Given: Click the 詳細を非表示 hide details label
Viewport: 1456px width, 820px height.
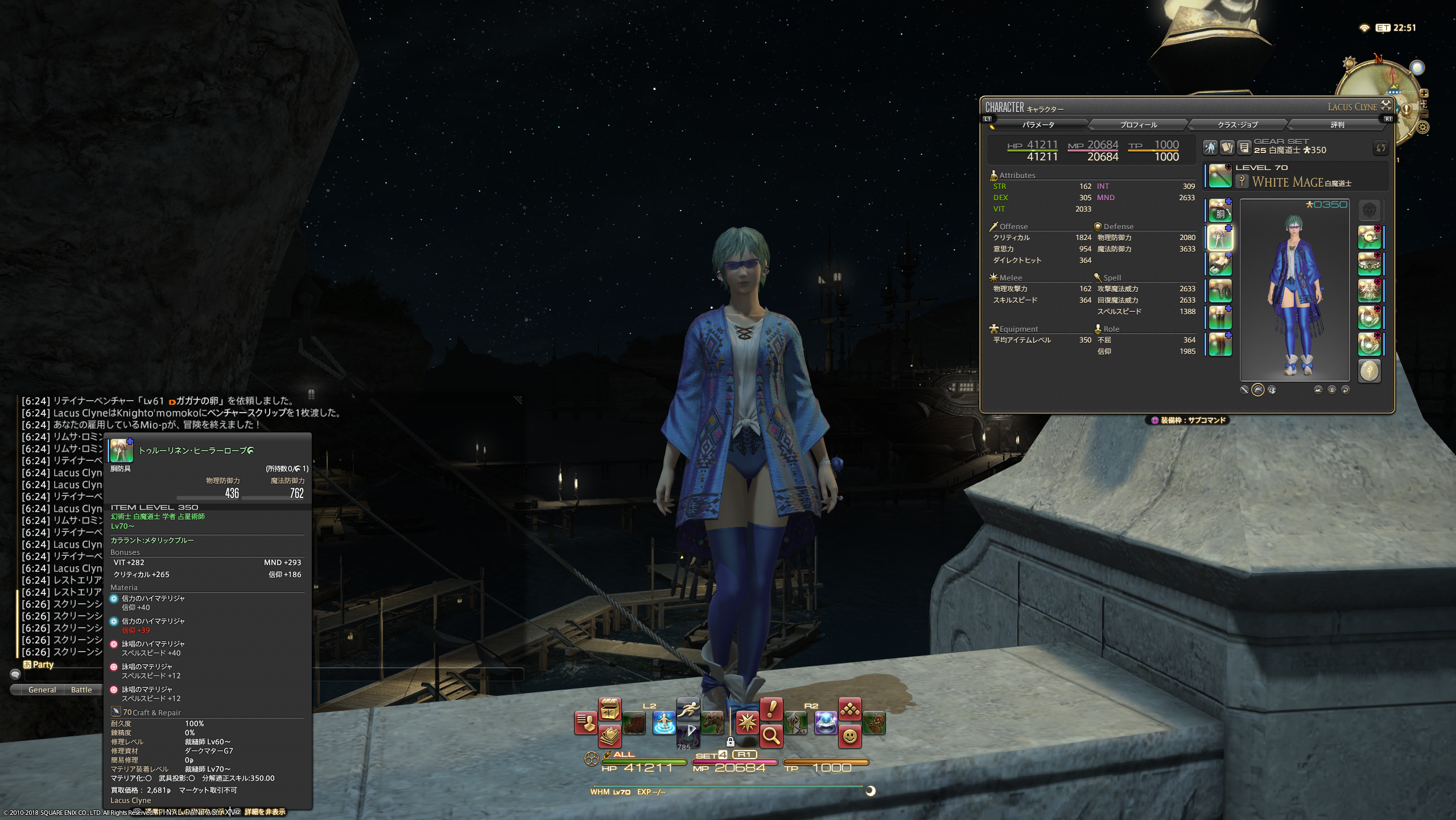Looking at the screenshot, I should click(265, 812).
